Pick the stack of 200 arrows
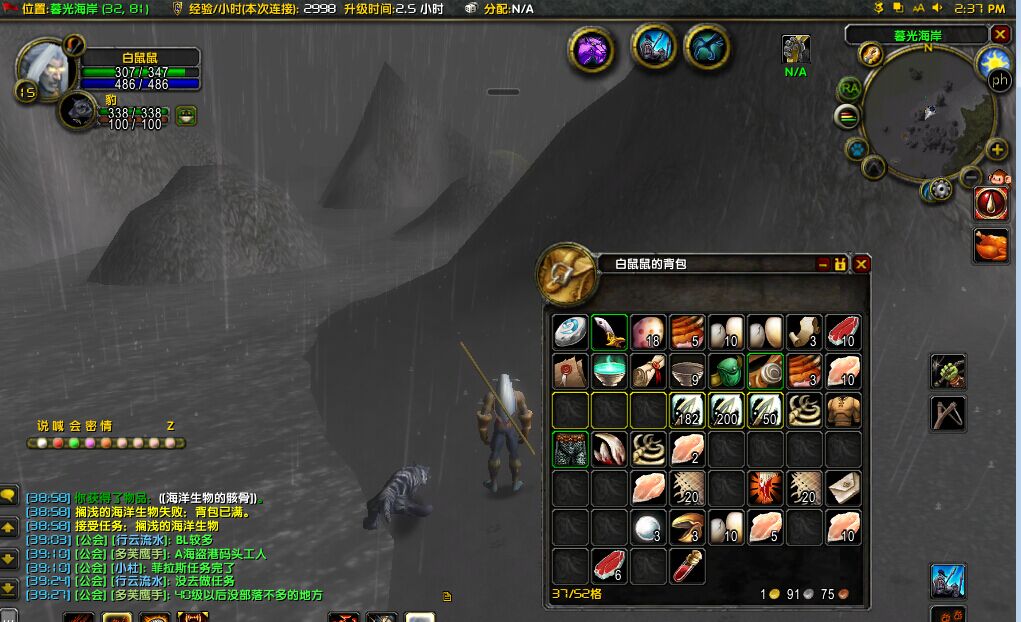 point(725,409)
